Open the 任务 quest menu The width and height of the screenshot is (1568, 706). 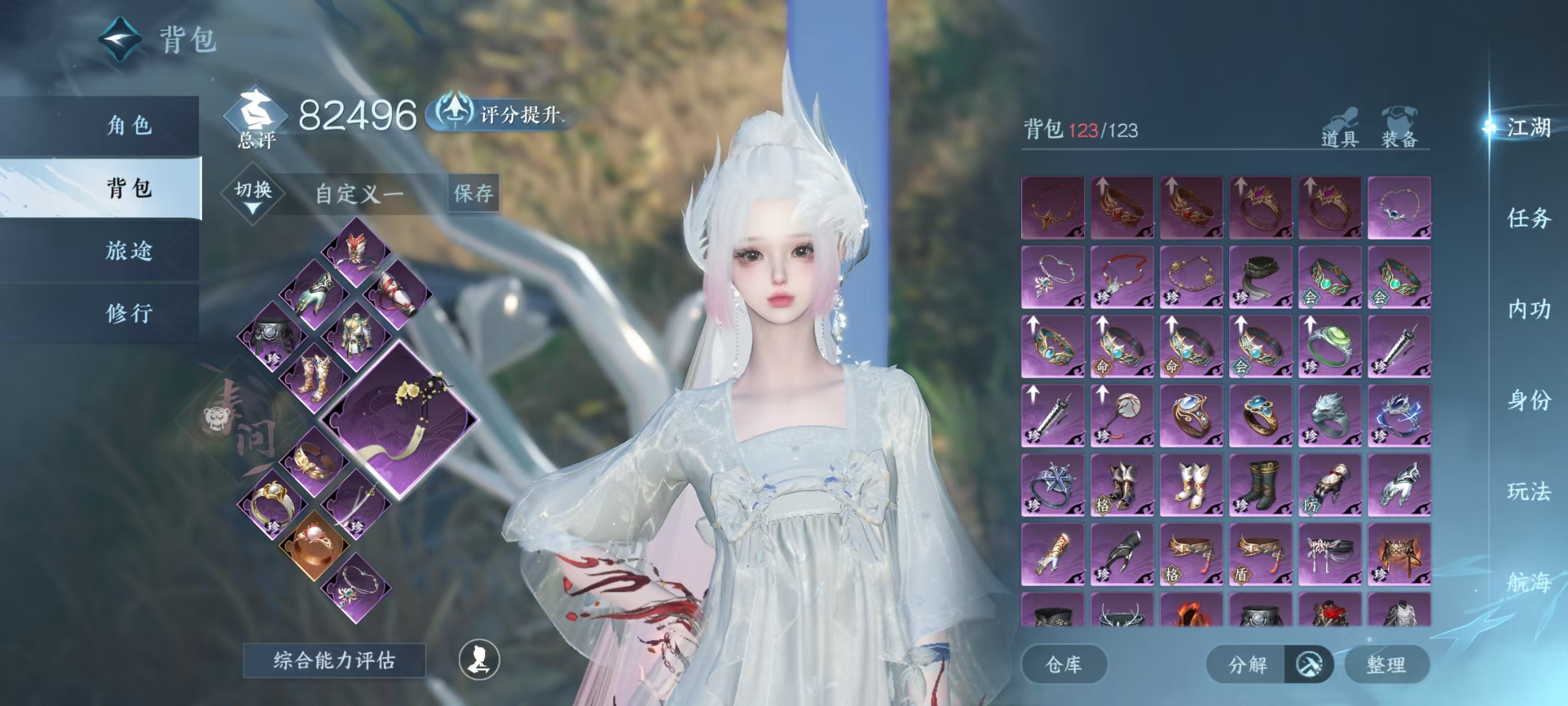point(1528,218)
